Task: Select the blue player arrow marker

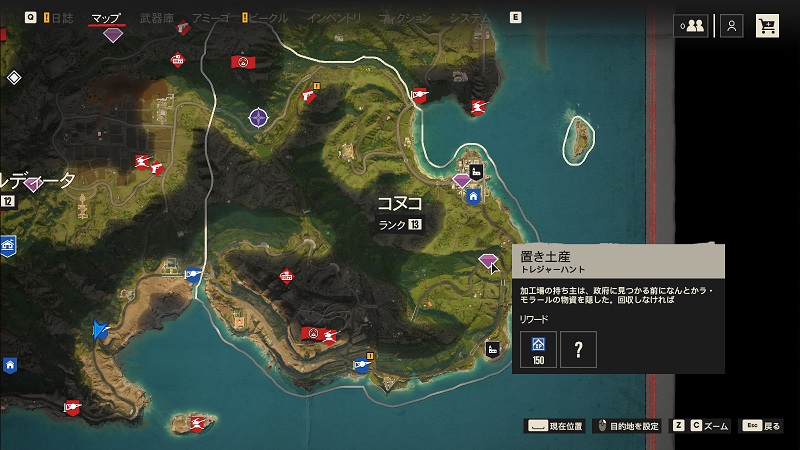Action: [x=99, y=329]
